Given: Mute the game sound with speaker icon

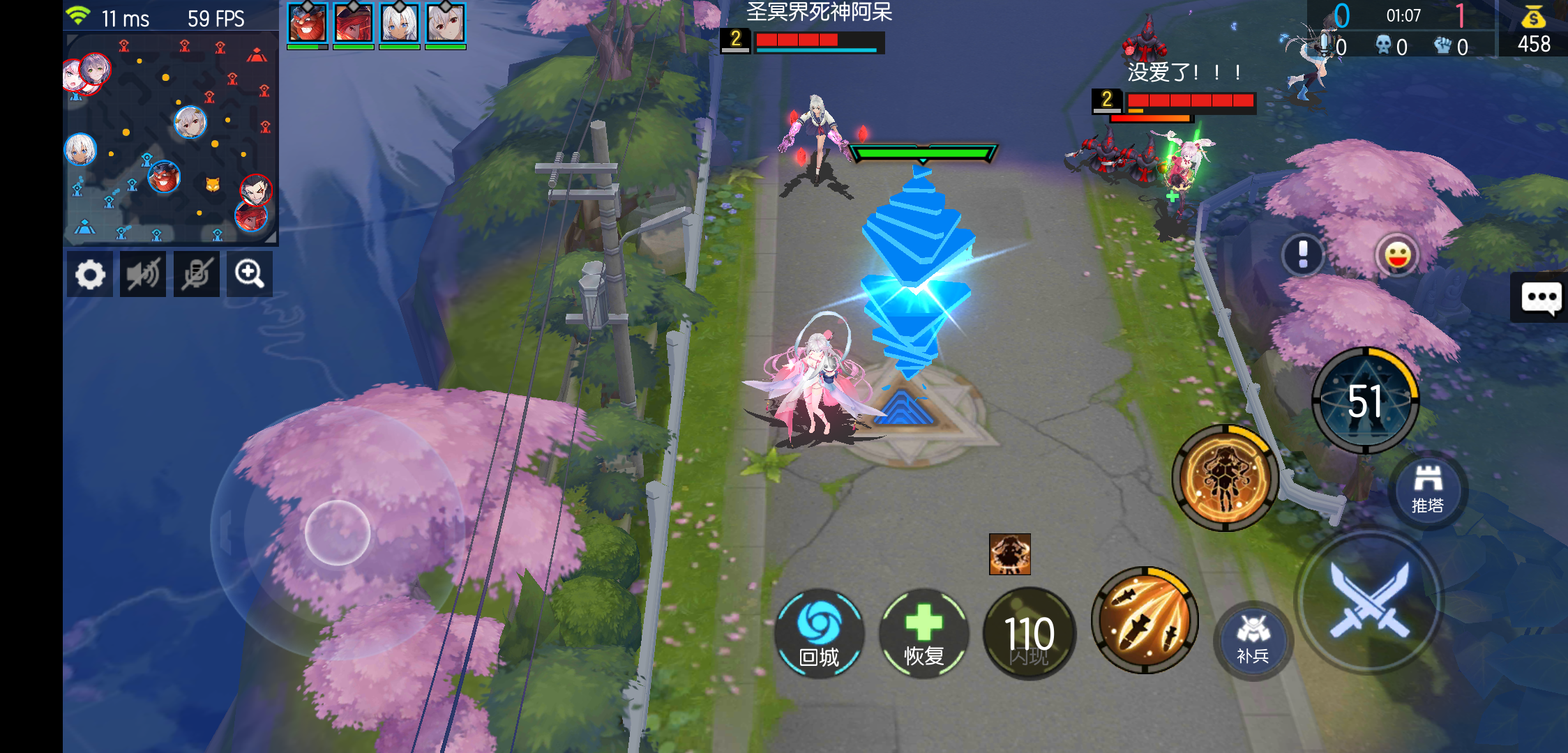Looking at the screenshot, I should (143, 274).
